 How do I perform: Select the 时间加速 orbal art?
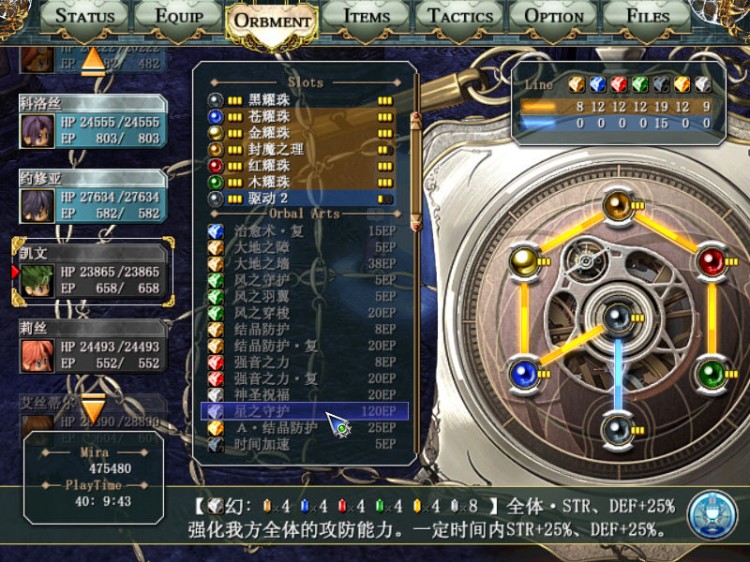(300, 443)
